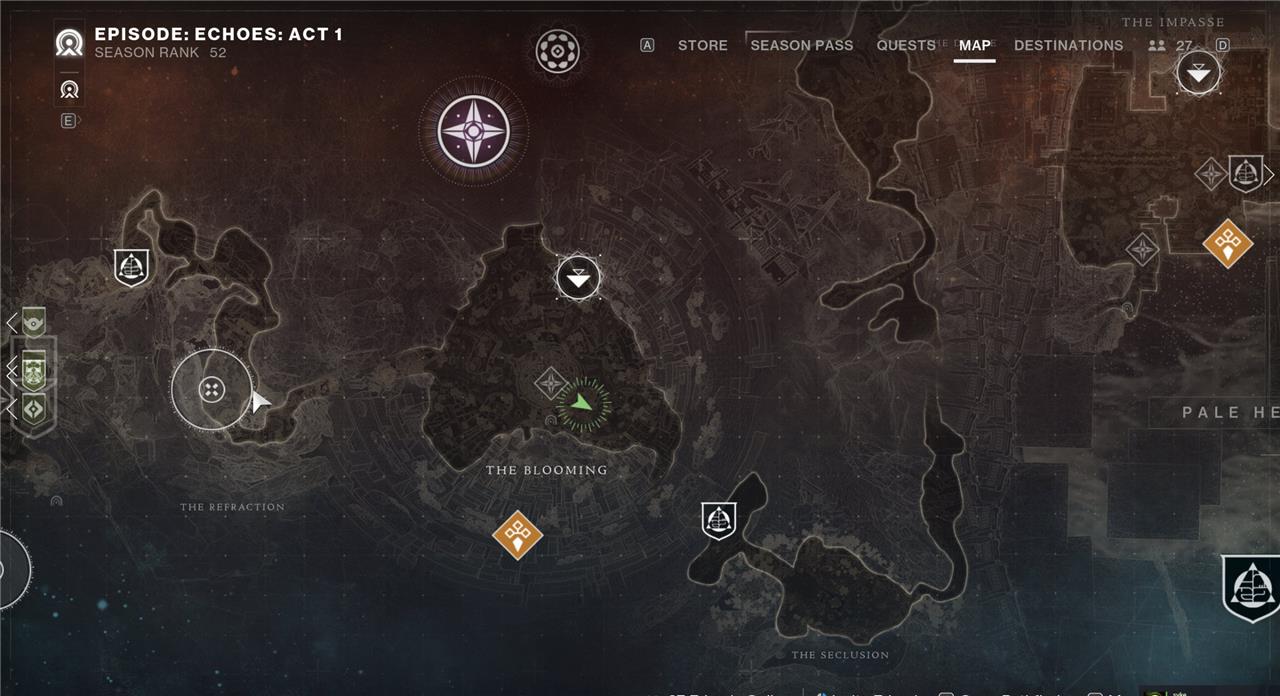Select the ship shield marker above The Seclusion
1280x696 pixels.
[718, 520]
